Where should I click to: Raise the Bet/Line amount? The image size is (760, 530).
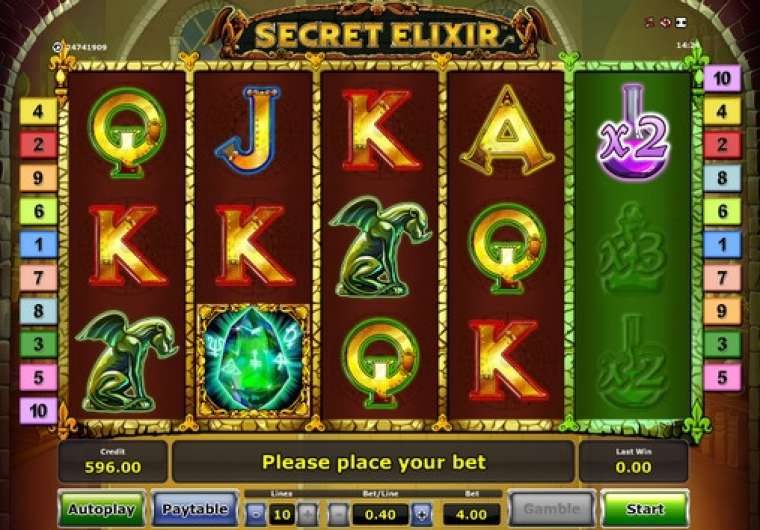point(421,514)
